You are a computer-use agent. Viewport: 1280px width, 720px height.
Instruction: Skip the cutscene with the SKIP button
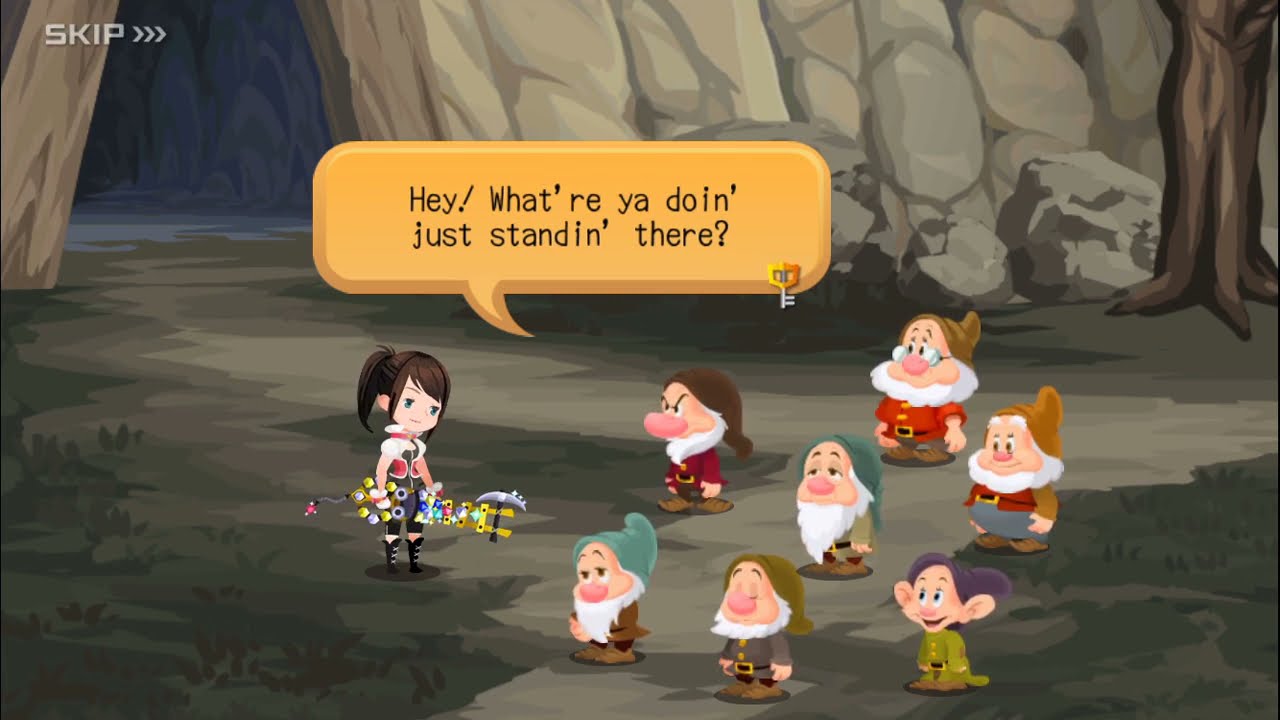(105, 35)
